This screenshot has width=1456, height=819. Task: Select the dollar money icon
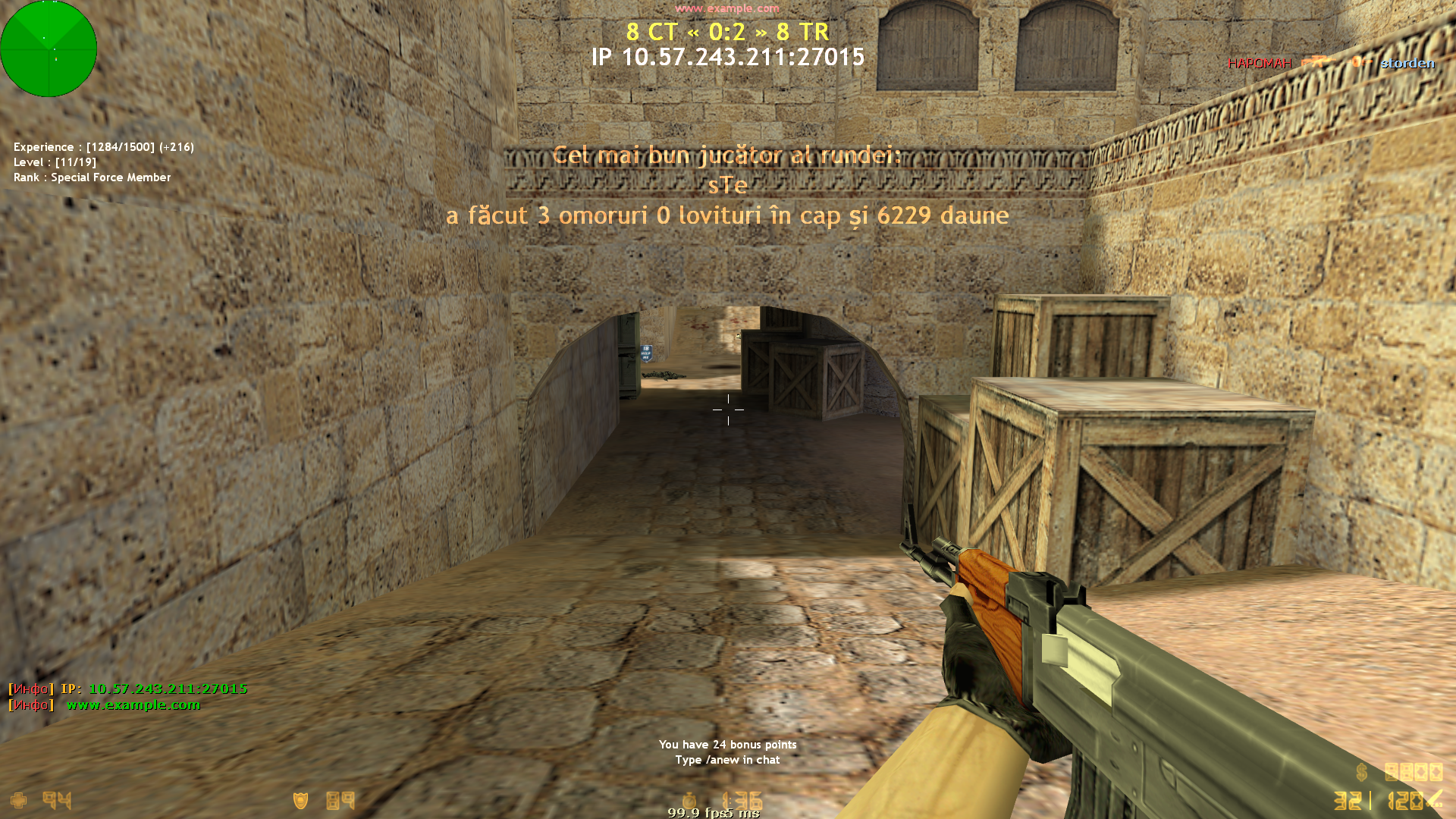(x=1360, y=771)
